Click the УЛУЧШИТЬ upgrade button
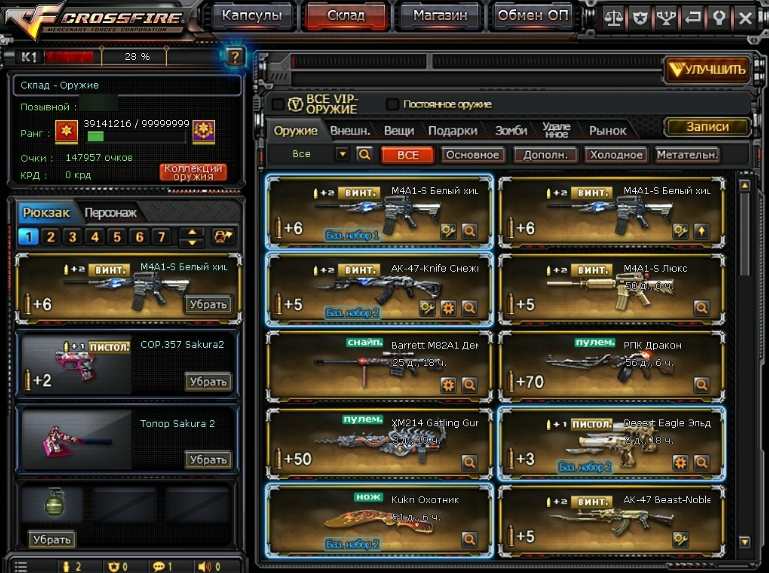Screen dimensions: 769x573 point(707,69)
